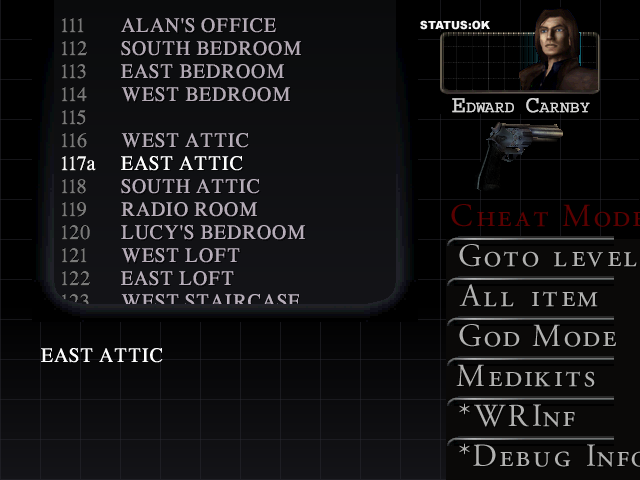Choose the South Bedroom level
The height and width of the screenshot is (480, 640).
click(x=210, y=48)
